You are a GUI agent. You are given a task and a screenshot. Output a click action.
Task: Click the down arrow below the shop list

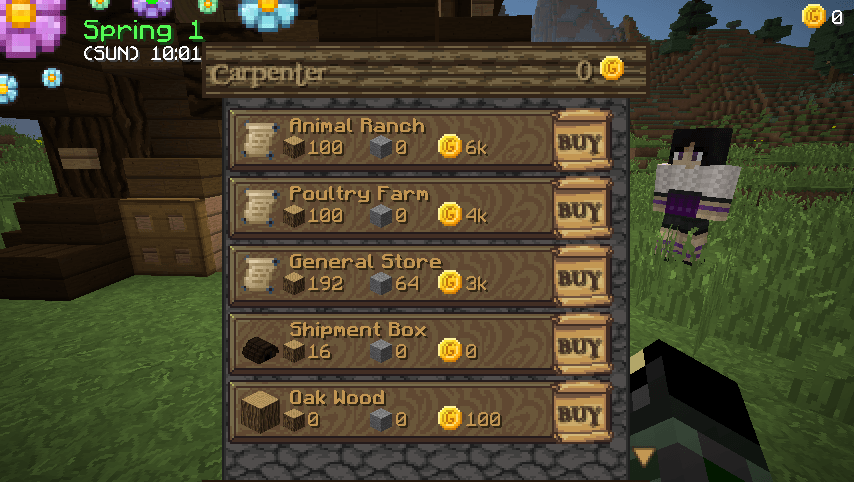pos(643,457)
